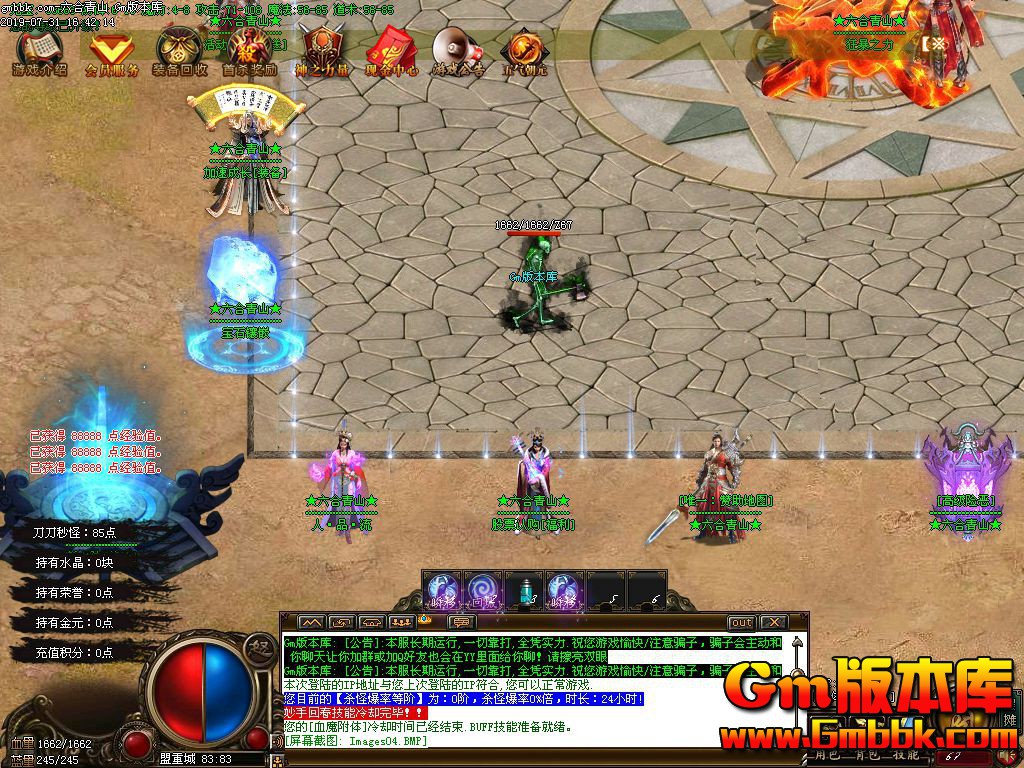Close the chat panel with X

773,622
